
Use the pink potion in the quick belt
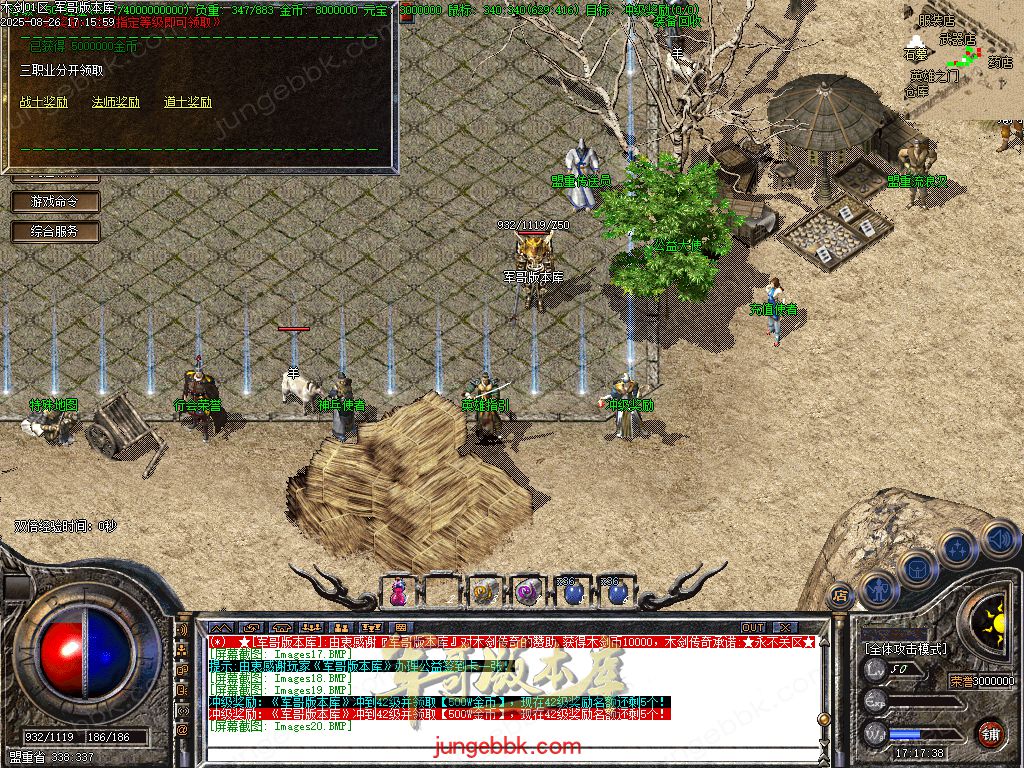399,592
